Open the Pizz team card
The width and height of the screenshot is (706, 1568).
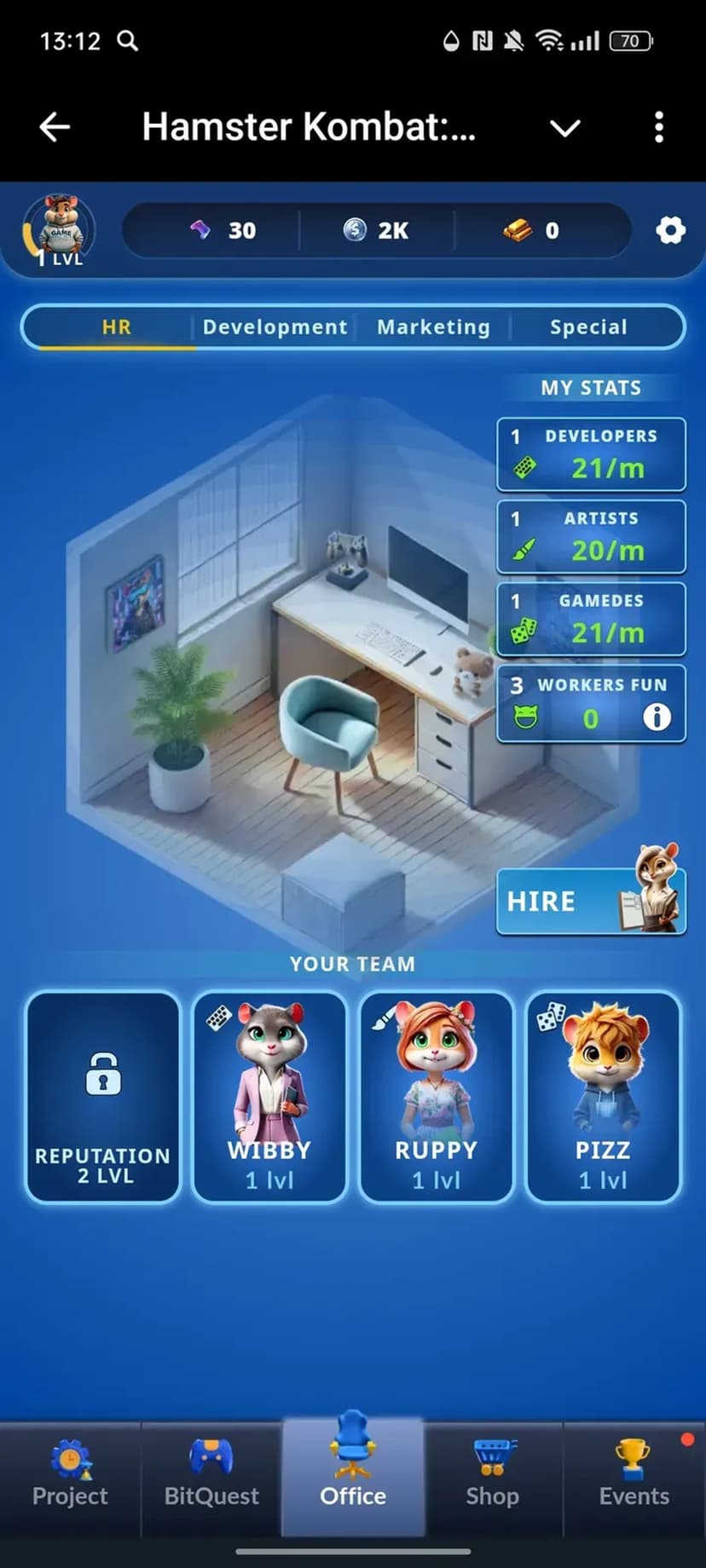tap(603, 1097)
